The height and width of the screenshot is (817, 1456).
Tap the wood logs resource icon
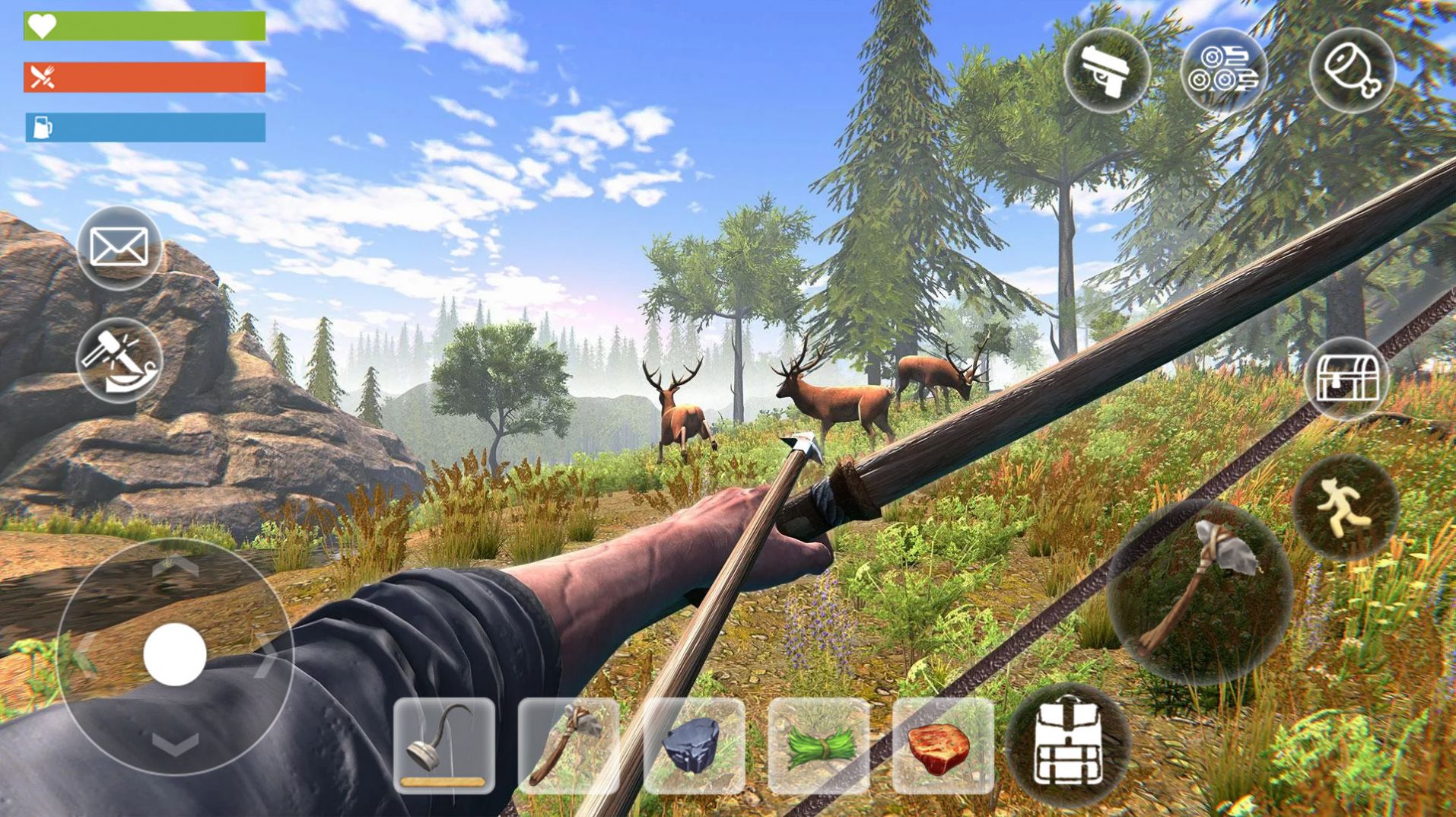click(x=1224, y=71)
